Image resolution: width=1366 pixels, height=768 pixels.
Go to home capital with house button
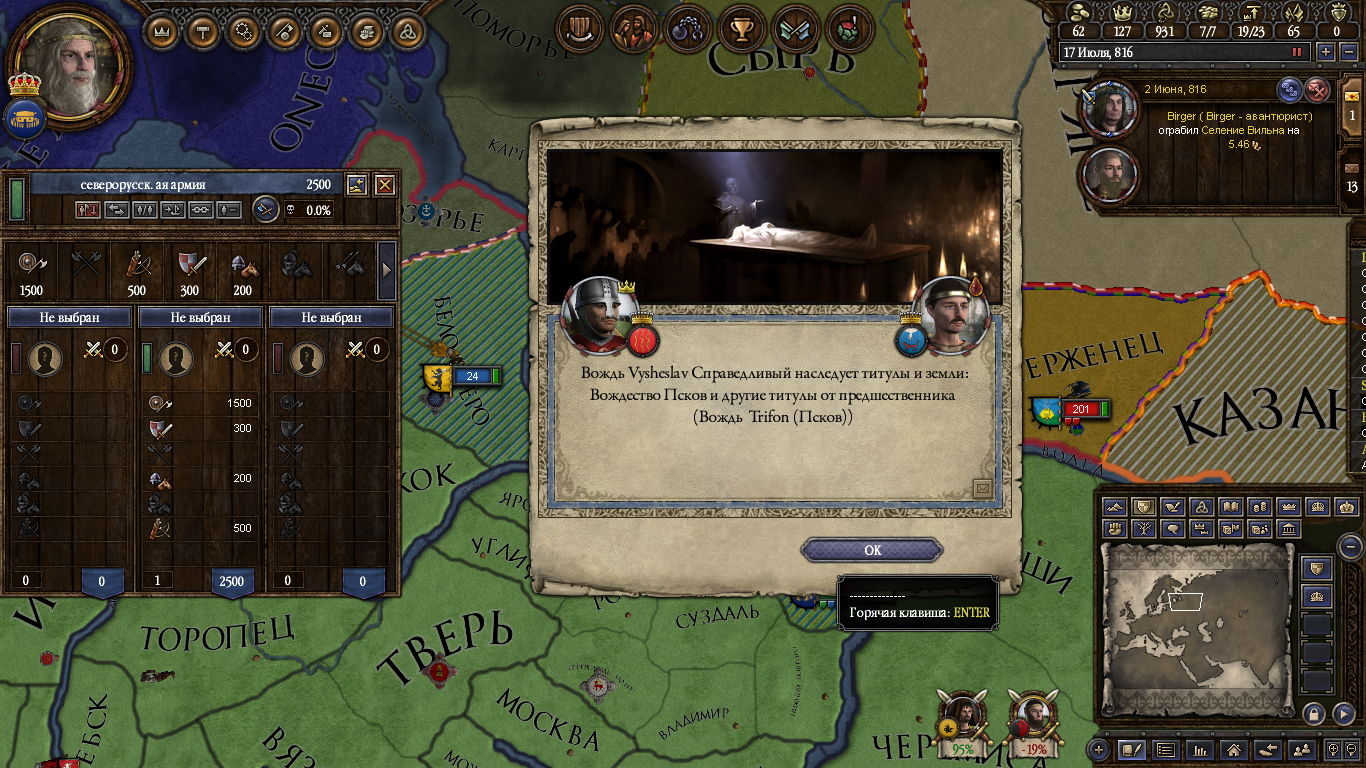click(x=1233, y=749)
